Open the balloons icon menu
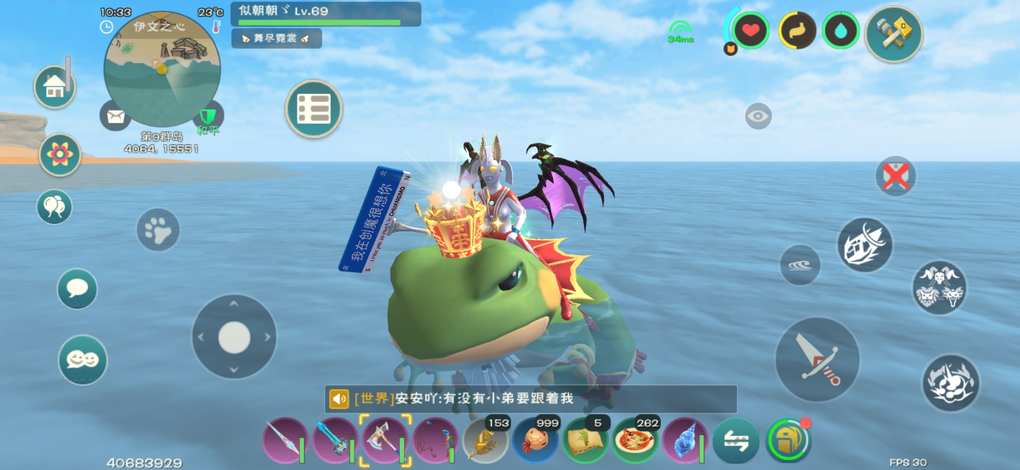Screen dimensions: 1020x470 [x=54, y=207]
